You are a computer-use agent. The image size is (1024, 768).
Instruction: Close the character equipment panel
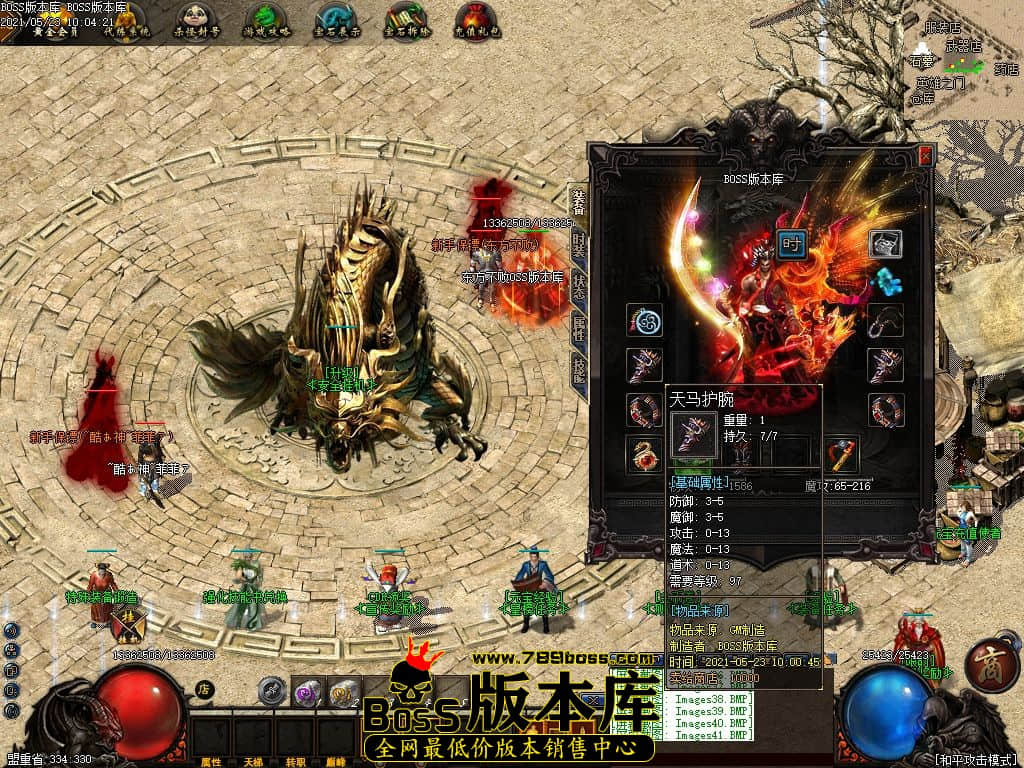(925, 156)
